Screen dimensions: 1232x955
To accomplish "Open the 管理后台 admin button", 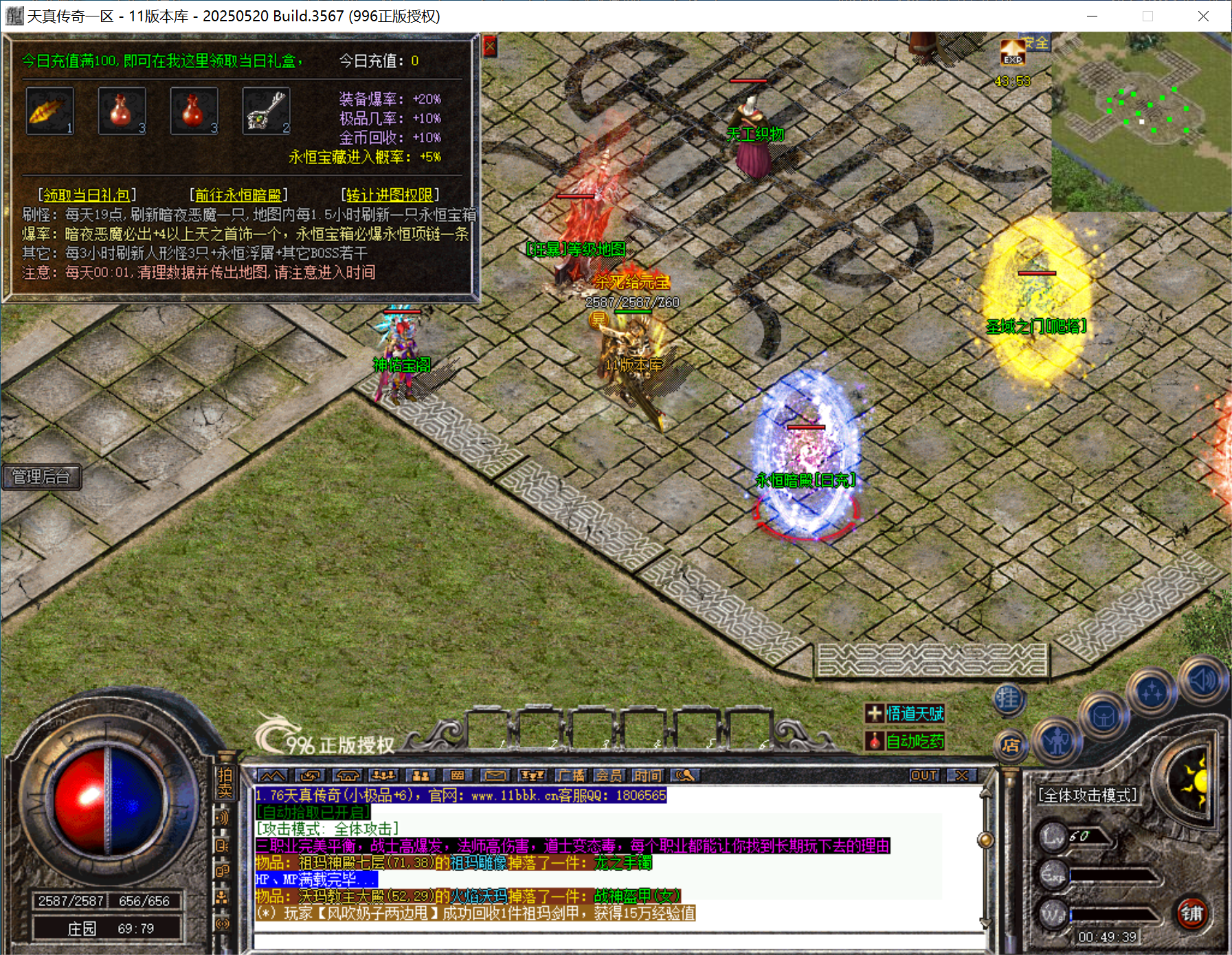I will (41, 477).
